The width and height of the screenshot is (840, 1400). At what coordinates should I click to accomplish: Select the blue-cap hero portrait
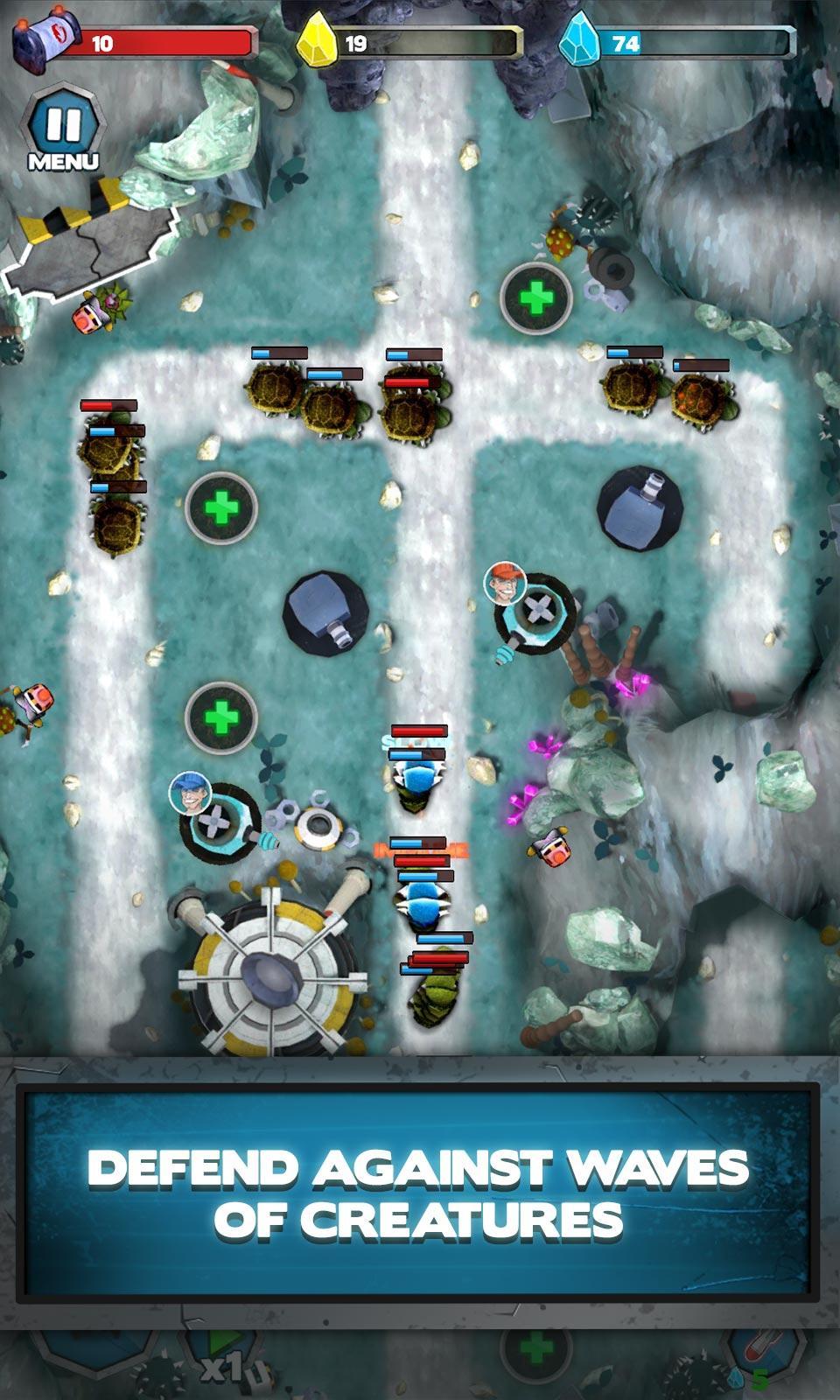point(190,794)
